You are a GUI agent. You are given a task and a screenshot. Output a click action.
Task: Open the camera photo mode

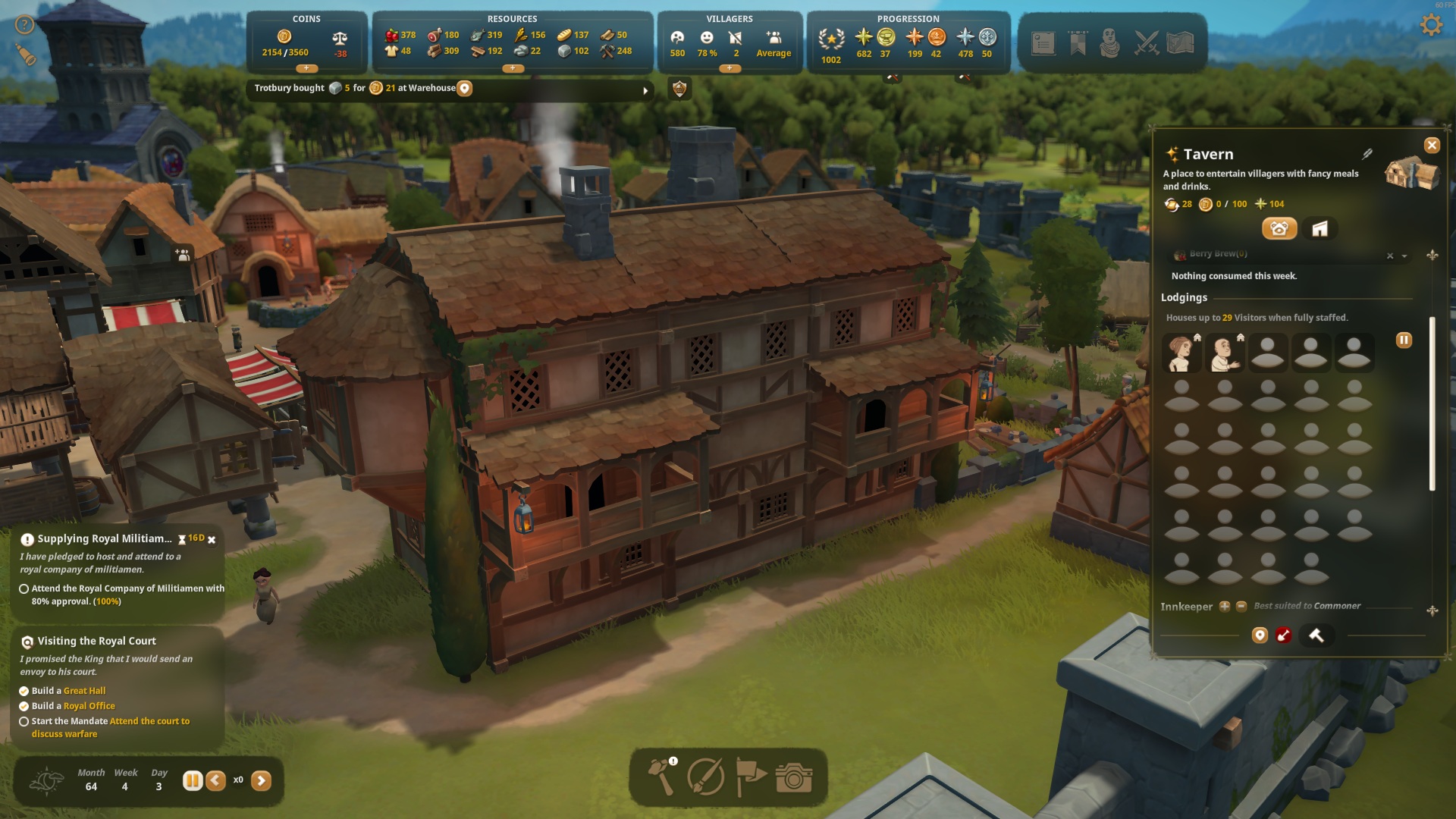click(793, 778)
